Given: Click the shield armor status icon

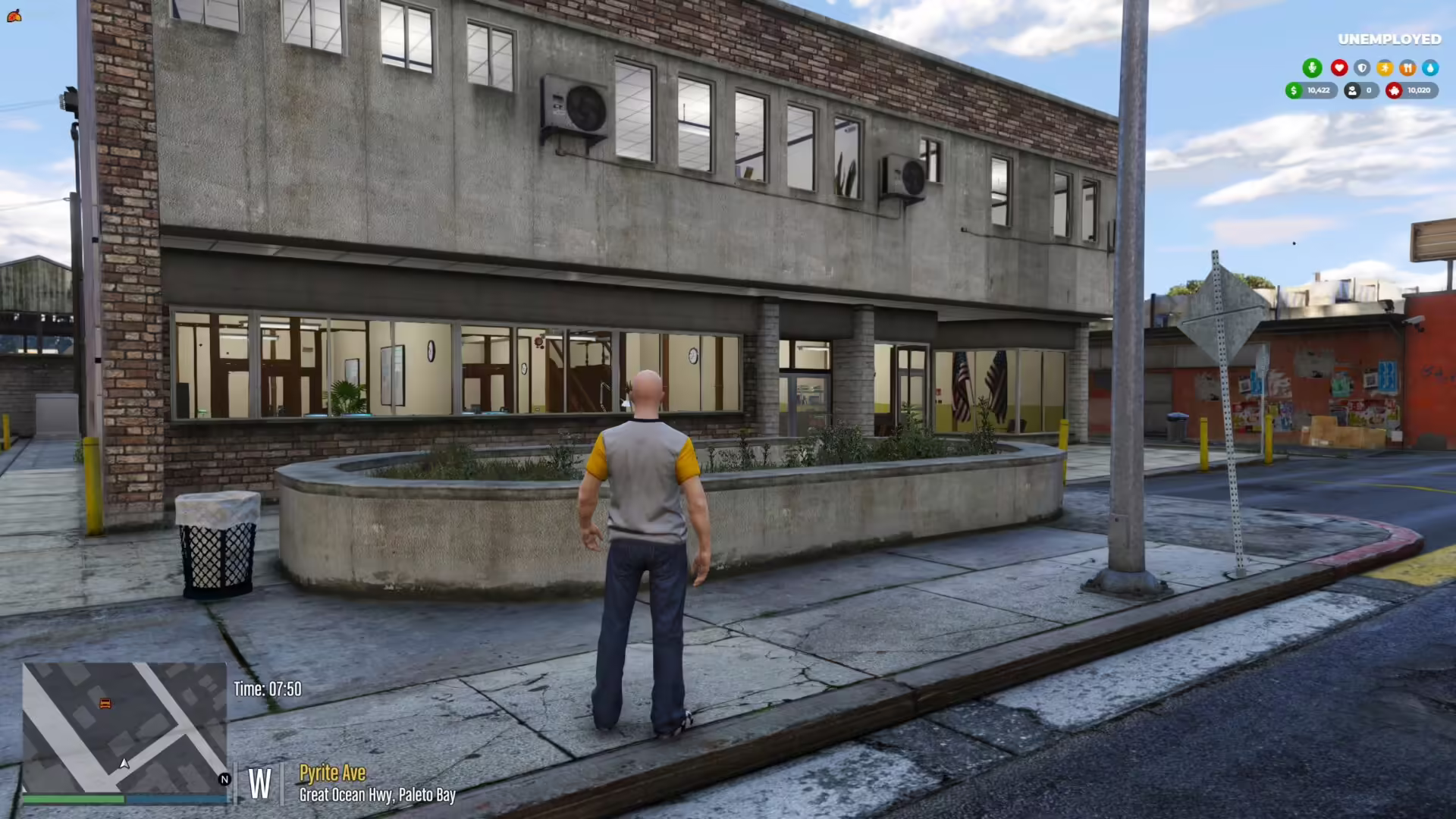Looking at the screenshot, I should [x=1362, y=67].
